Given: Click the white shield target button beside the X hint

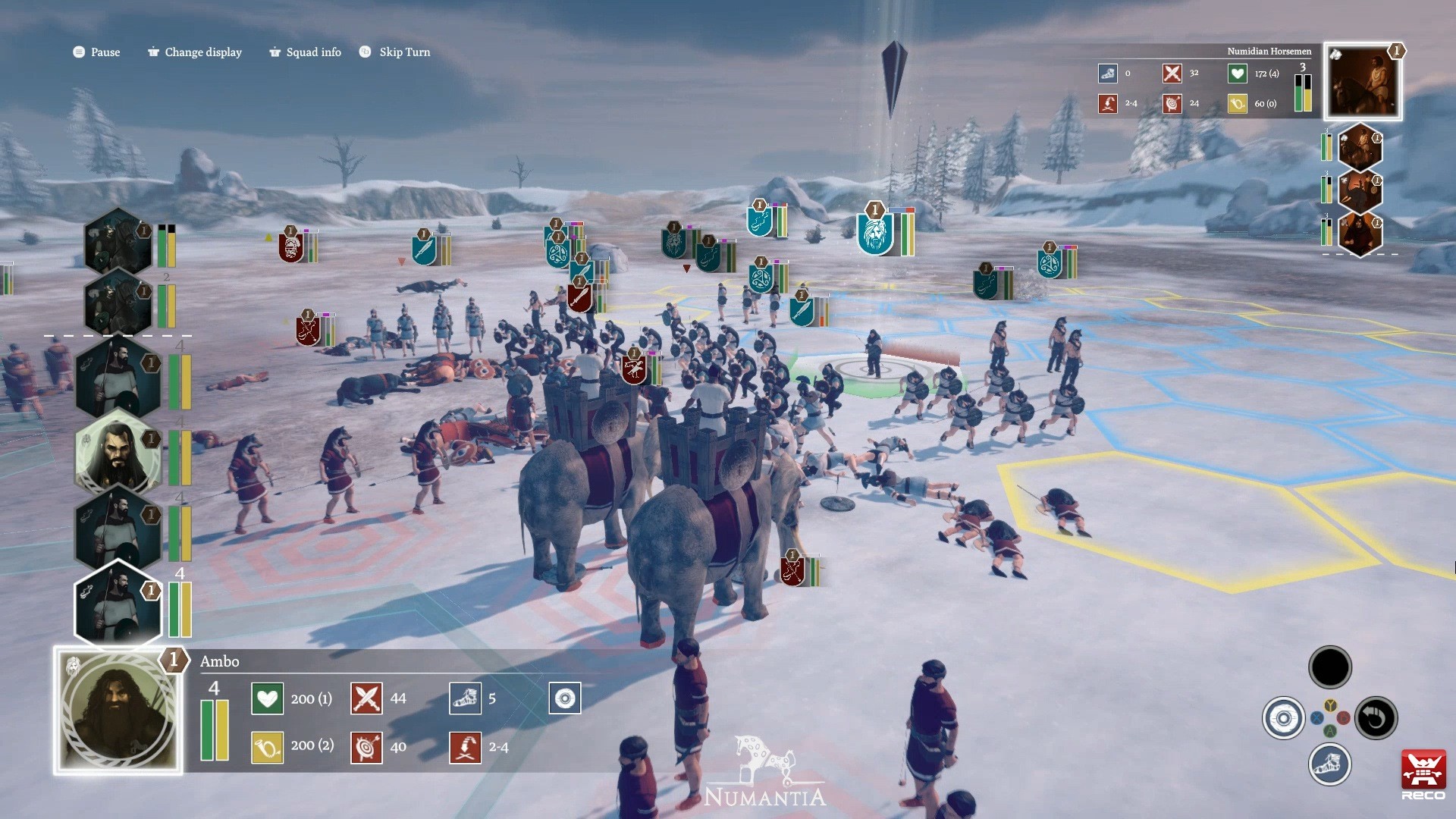Looking at the screenshot, I should [x=1282, y=717].
